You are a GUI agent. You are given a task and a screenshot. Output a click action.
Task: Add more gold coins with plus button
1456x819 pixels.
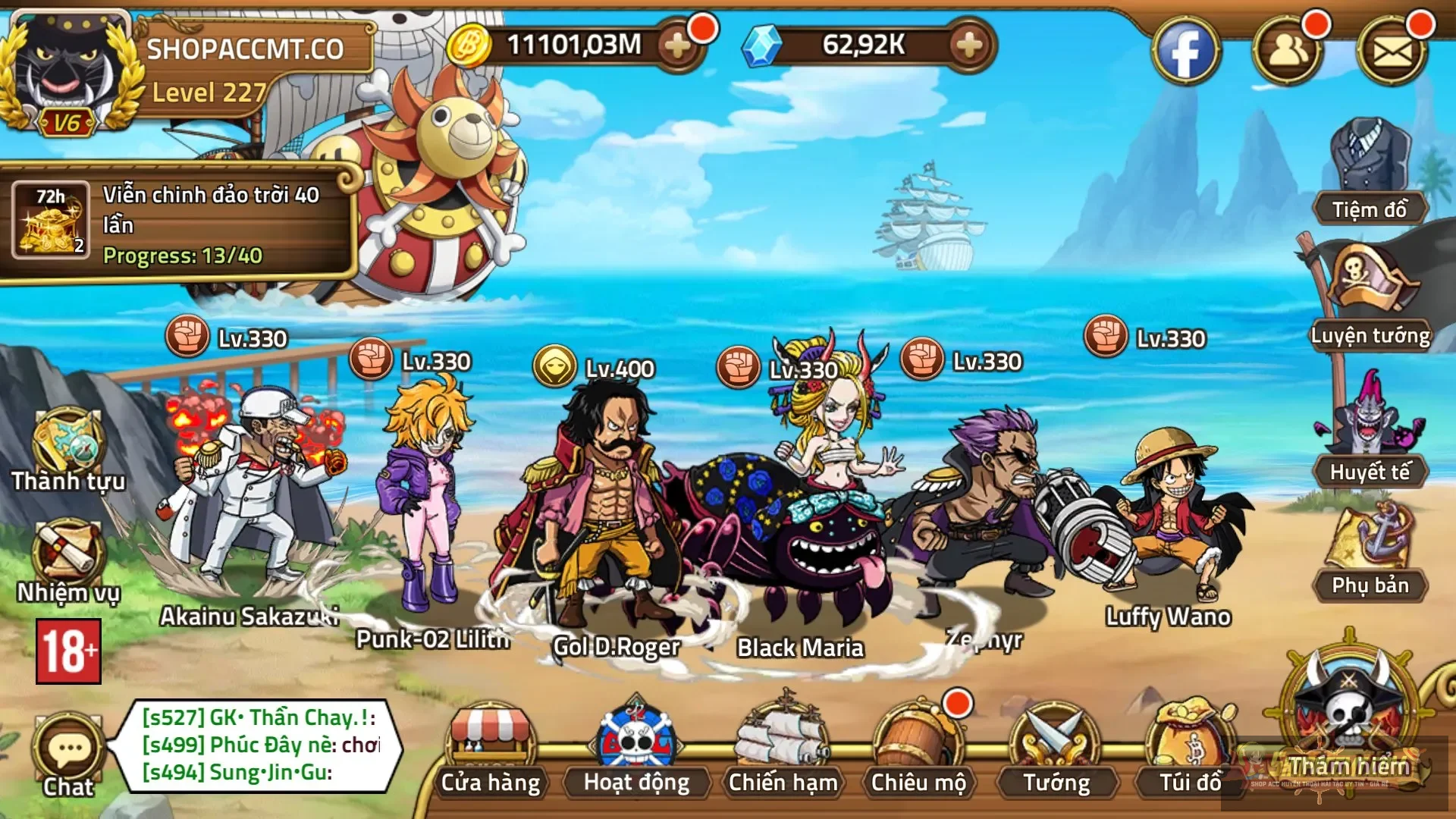tap(677, 45)
